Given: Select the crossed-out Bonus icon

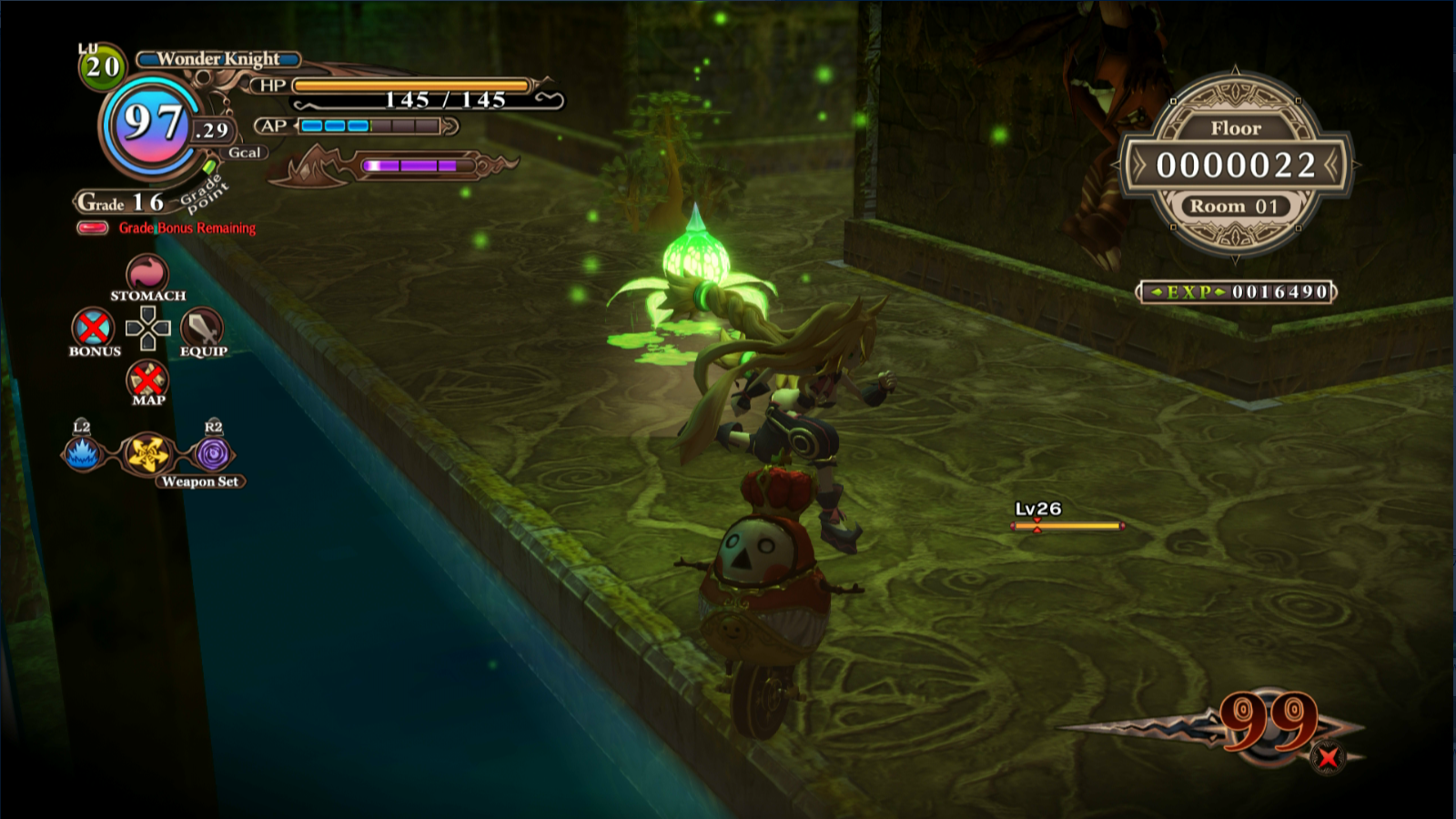Looking at the screenshot, I should (x=93, y=328).
